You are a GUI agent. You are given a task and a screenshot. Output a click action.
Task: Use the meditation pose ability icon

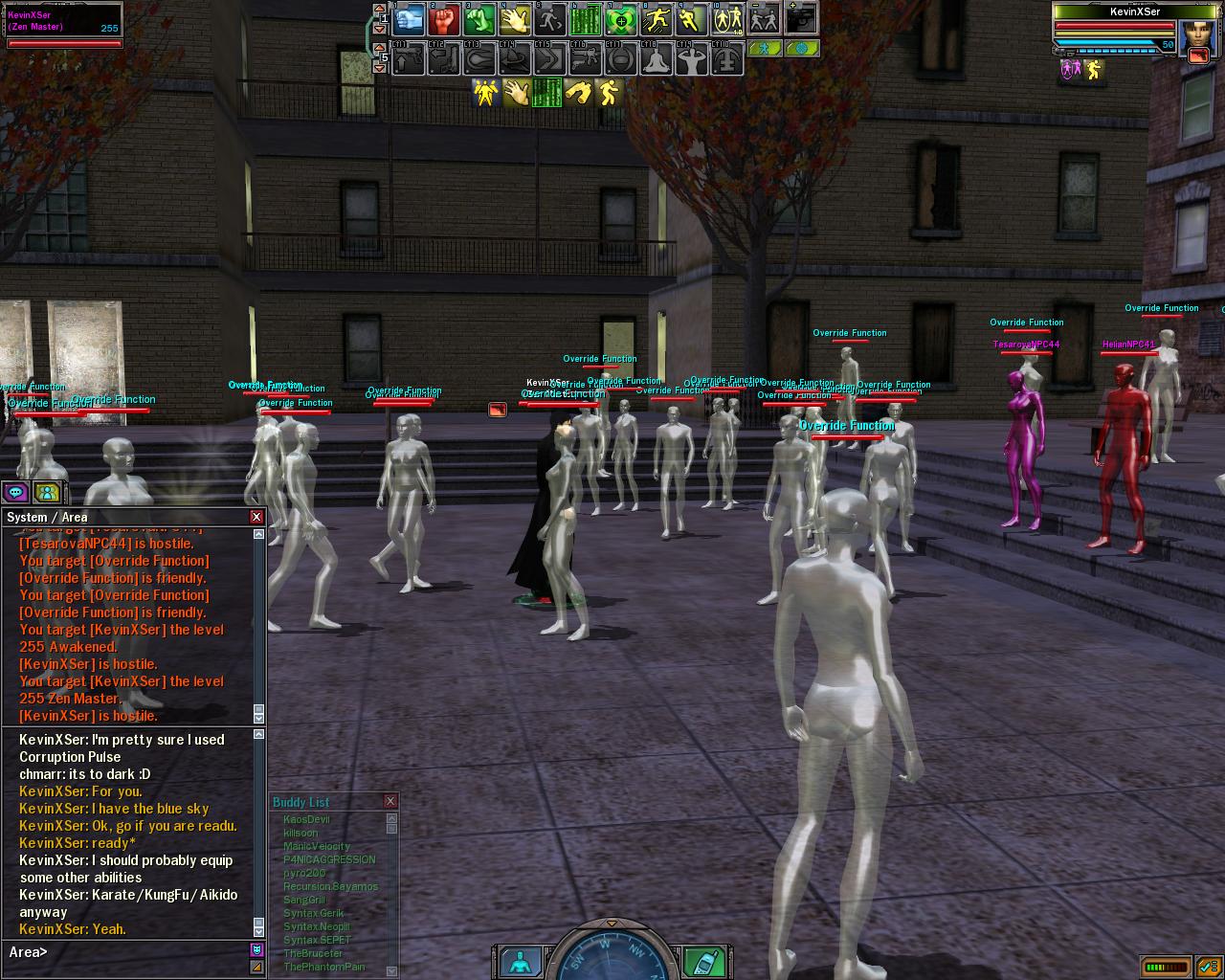pos(657,59)
